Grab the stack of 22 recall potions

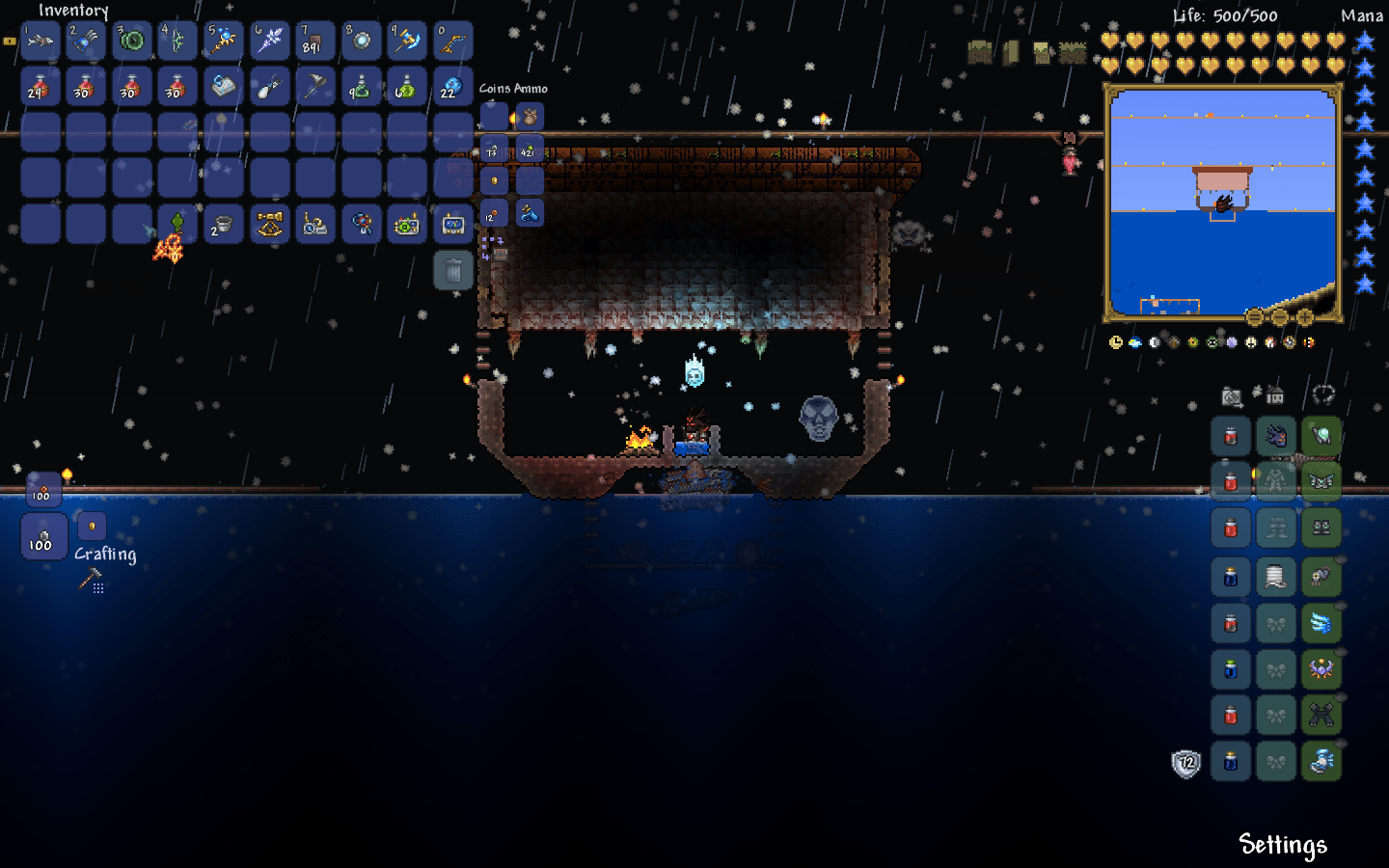[449, 87]
